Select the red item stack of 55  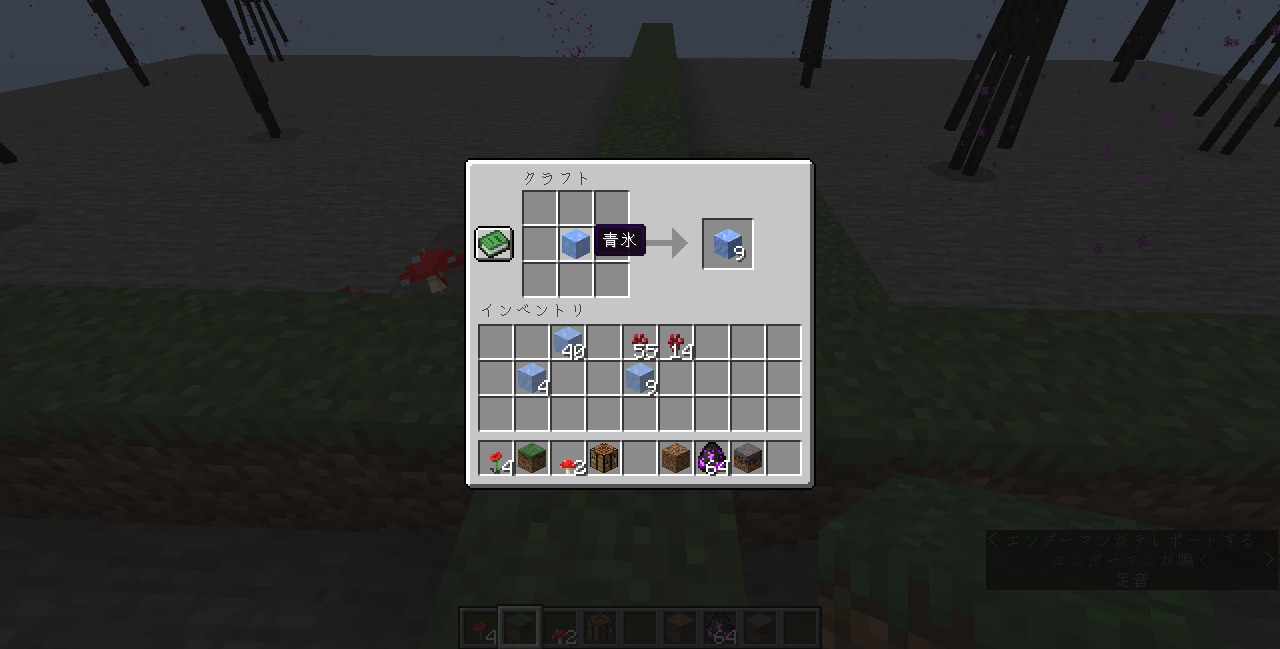(640, 342)
